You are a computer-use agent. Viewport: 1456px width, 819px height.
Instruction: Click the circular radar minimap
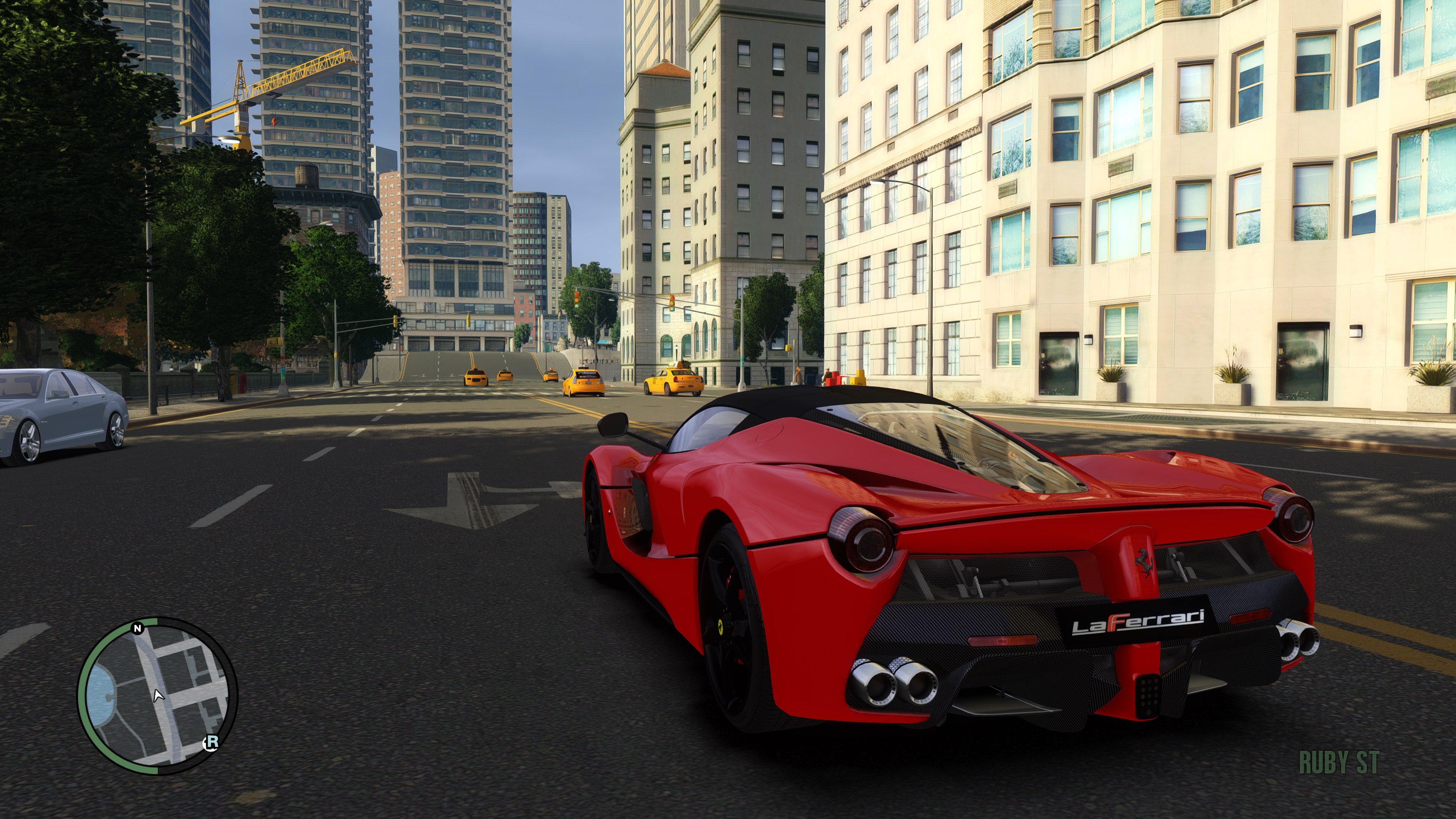click(x=157, y=695)
